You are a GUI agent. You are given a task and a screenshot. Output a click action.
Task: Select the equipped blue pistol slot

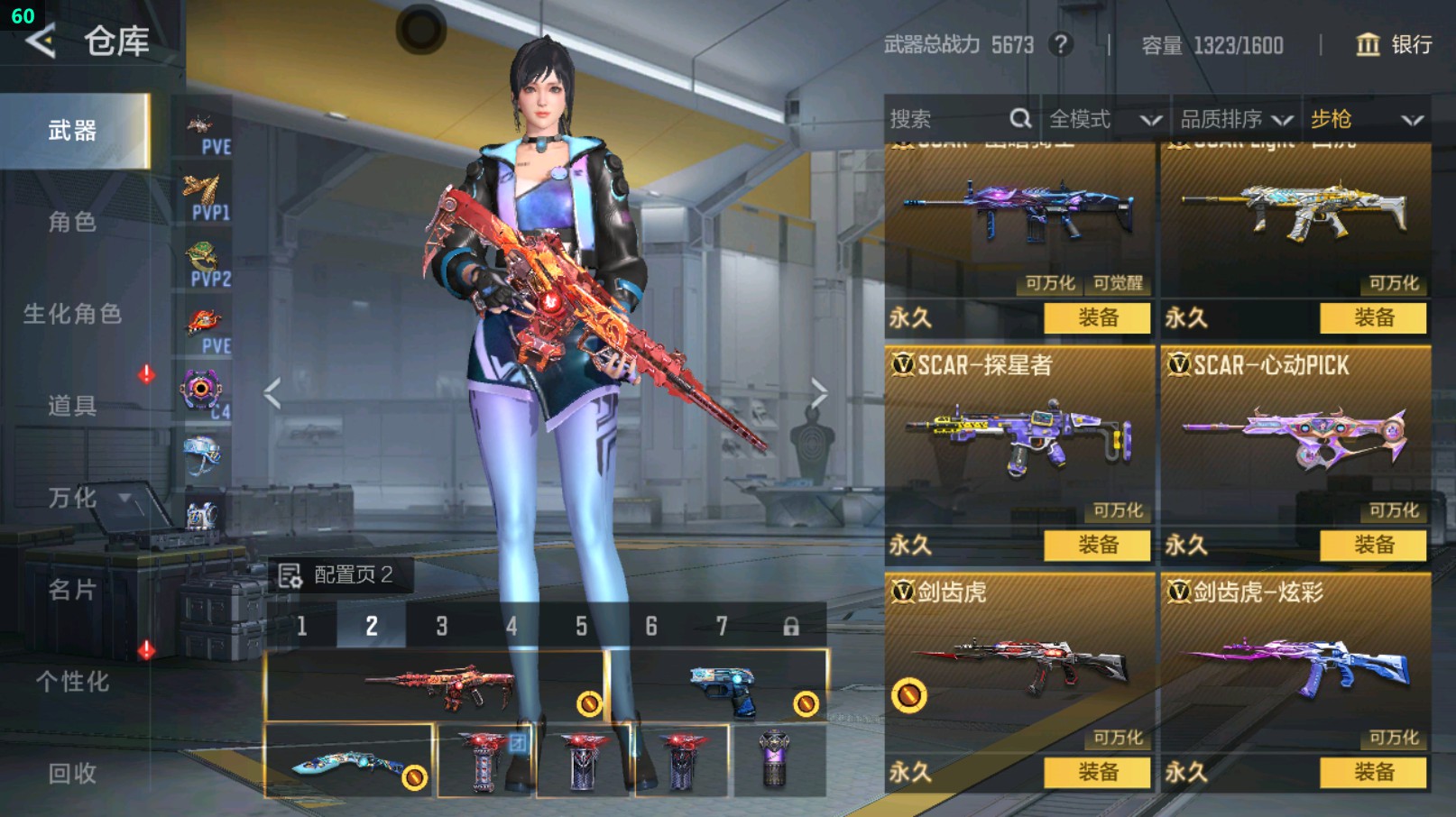(x=719, y=686)
